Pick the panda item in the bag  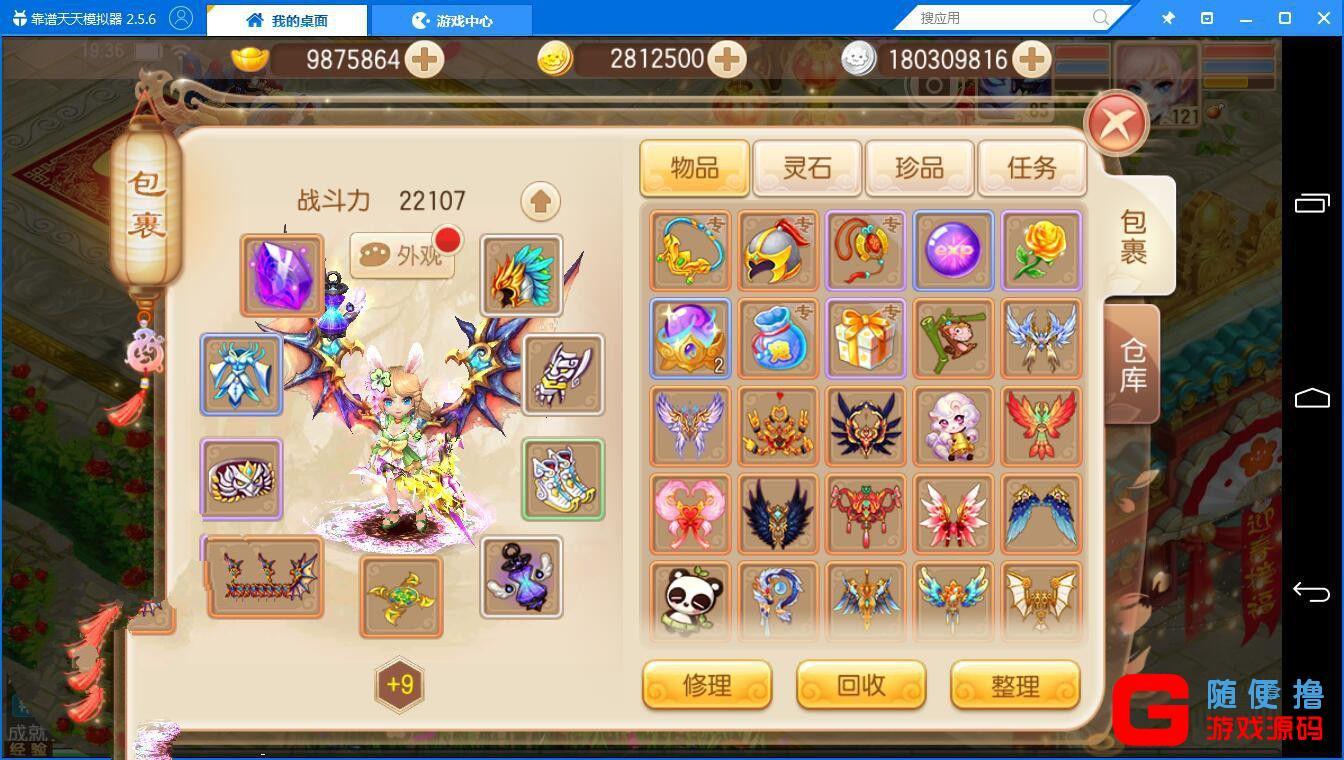(x=690, y=601)
